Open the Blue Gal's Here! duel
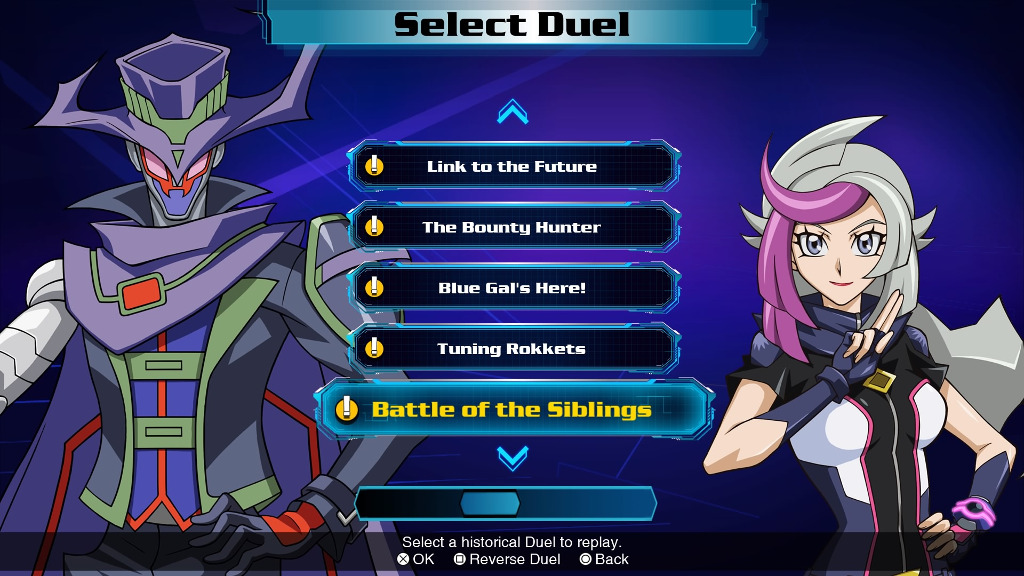The width and height of the screenshot is (1024, 576). pyautogui.click(x=513, y=288)
